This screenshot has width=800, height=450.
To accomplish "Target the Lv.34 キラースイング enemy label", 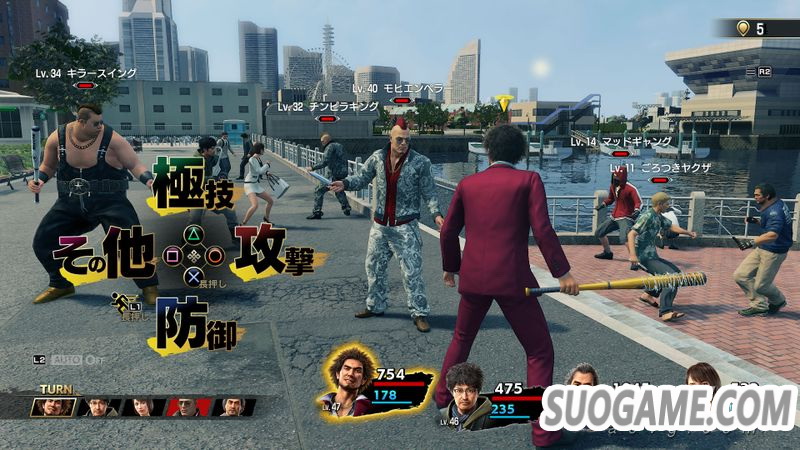I will coord(85,74).
